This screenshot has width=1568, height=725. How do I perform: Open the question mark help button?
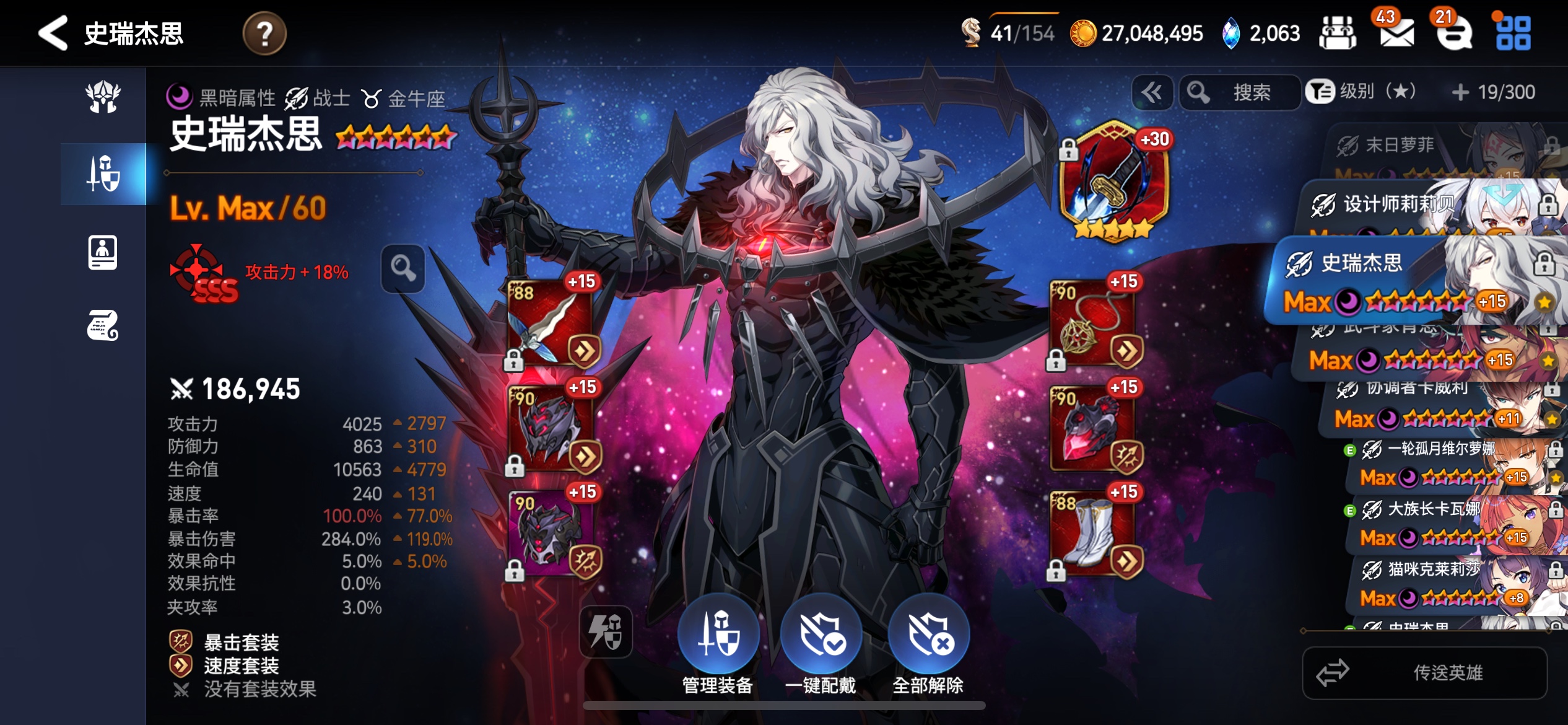(264, 33)
